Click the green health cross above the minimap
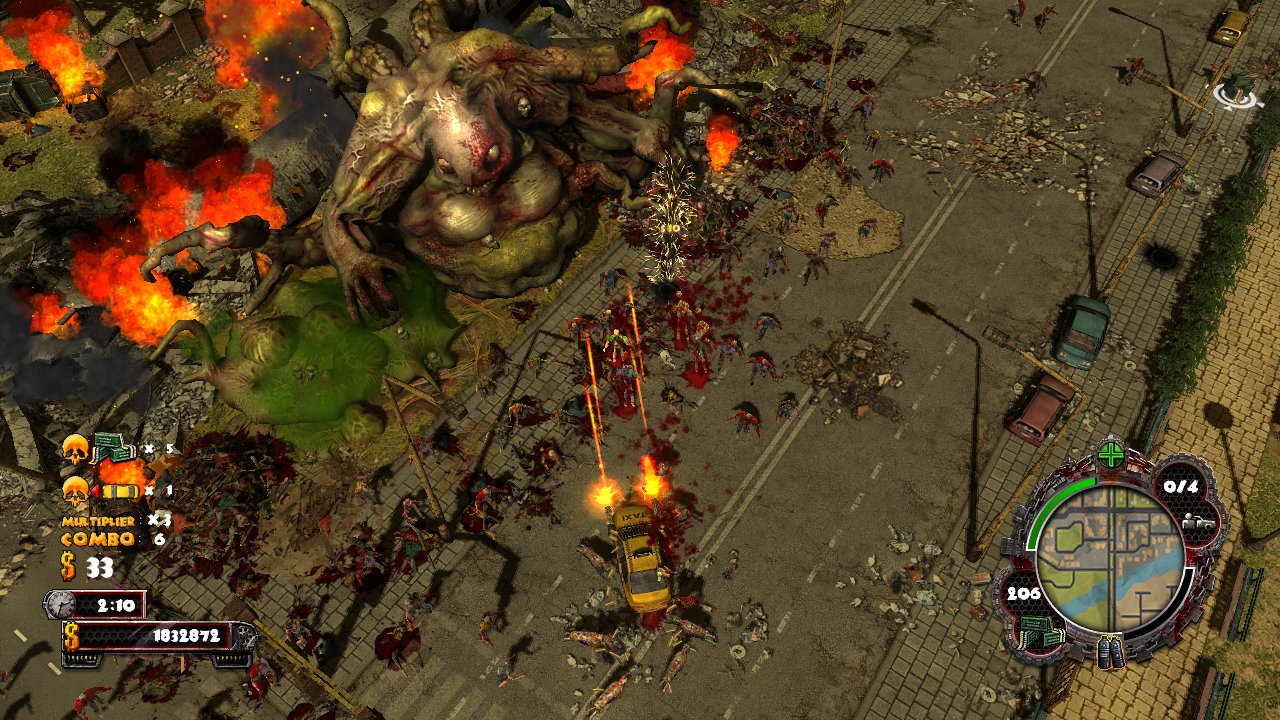Image resolution: width=1280 pixels, height=720 pixels. tap(1111, 453)
